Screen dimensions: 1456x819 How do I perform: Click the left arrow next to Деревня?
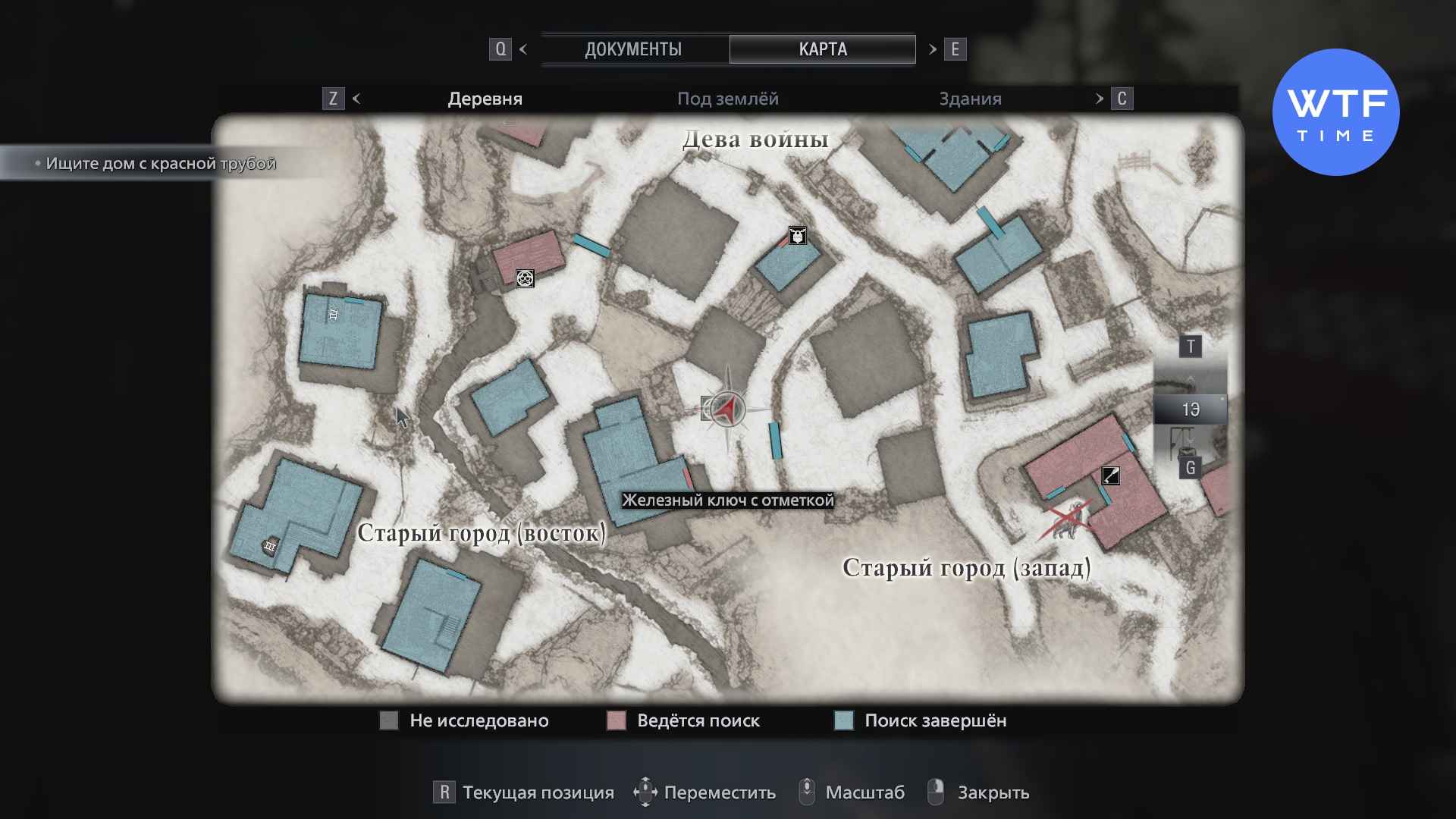click(356, 99)
